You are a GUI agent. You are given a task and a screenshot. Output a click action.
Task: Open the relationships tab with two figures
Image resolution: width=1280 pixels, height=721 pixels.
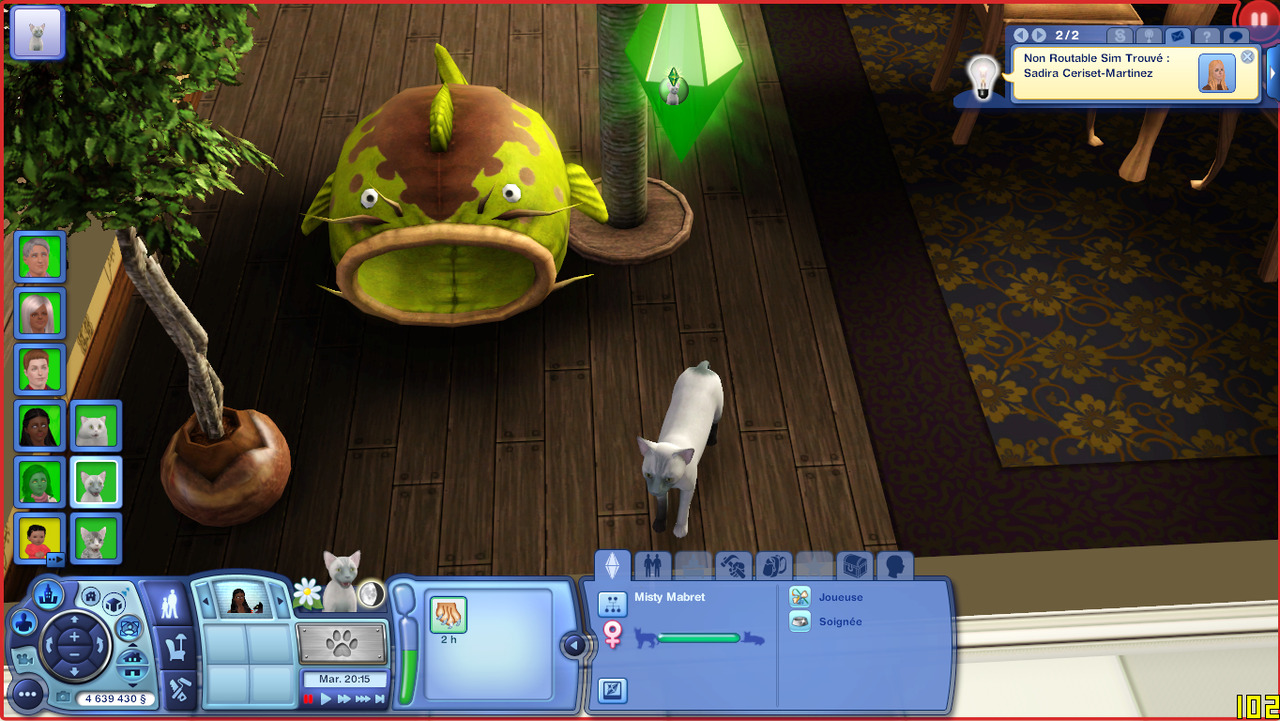click(x=652, y=567)
